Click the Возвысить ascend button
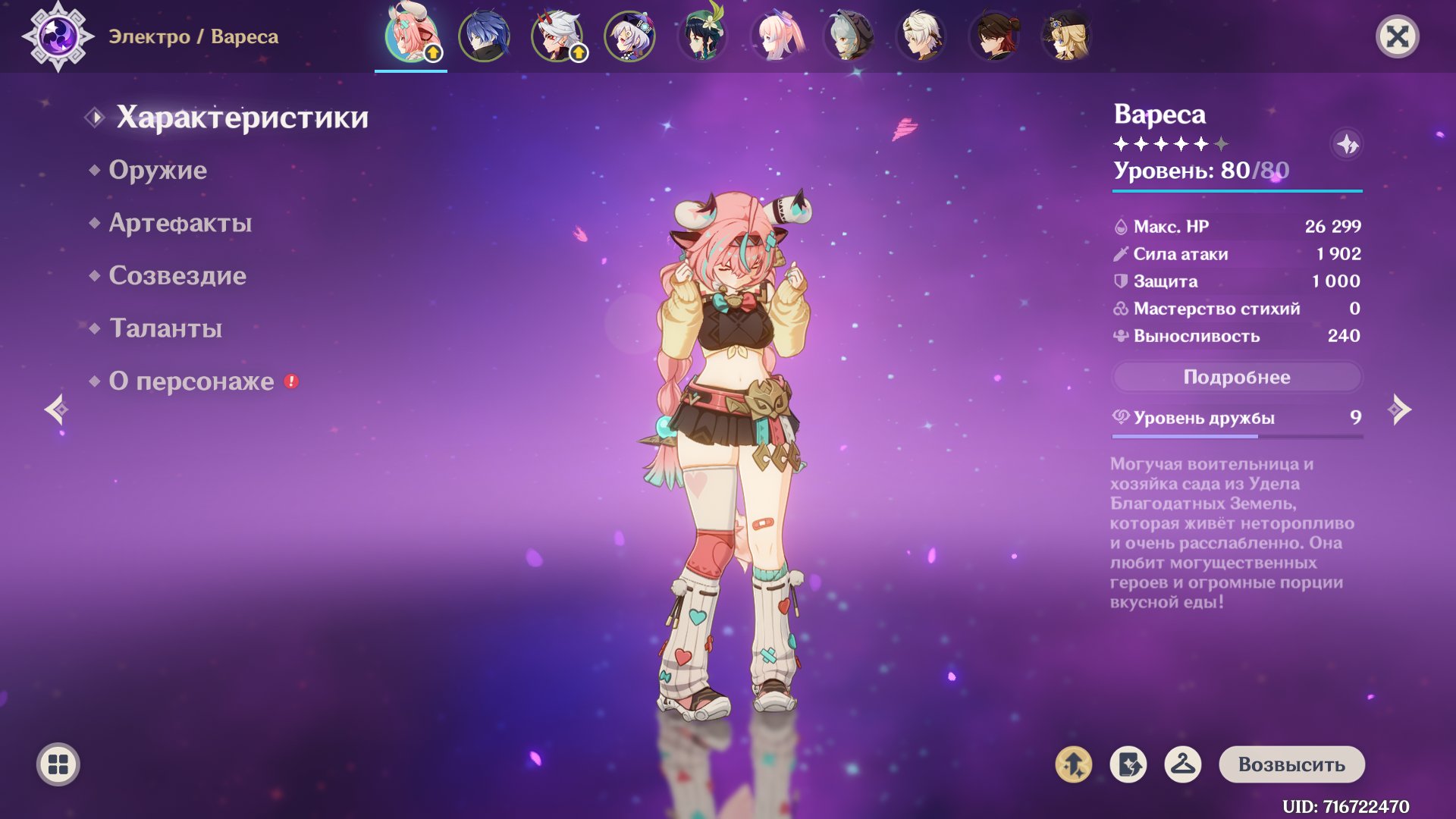 1291,764
